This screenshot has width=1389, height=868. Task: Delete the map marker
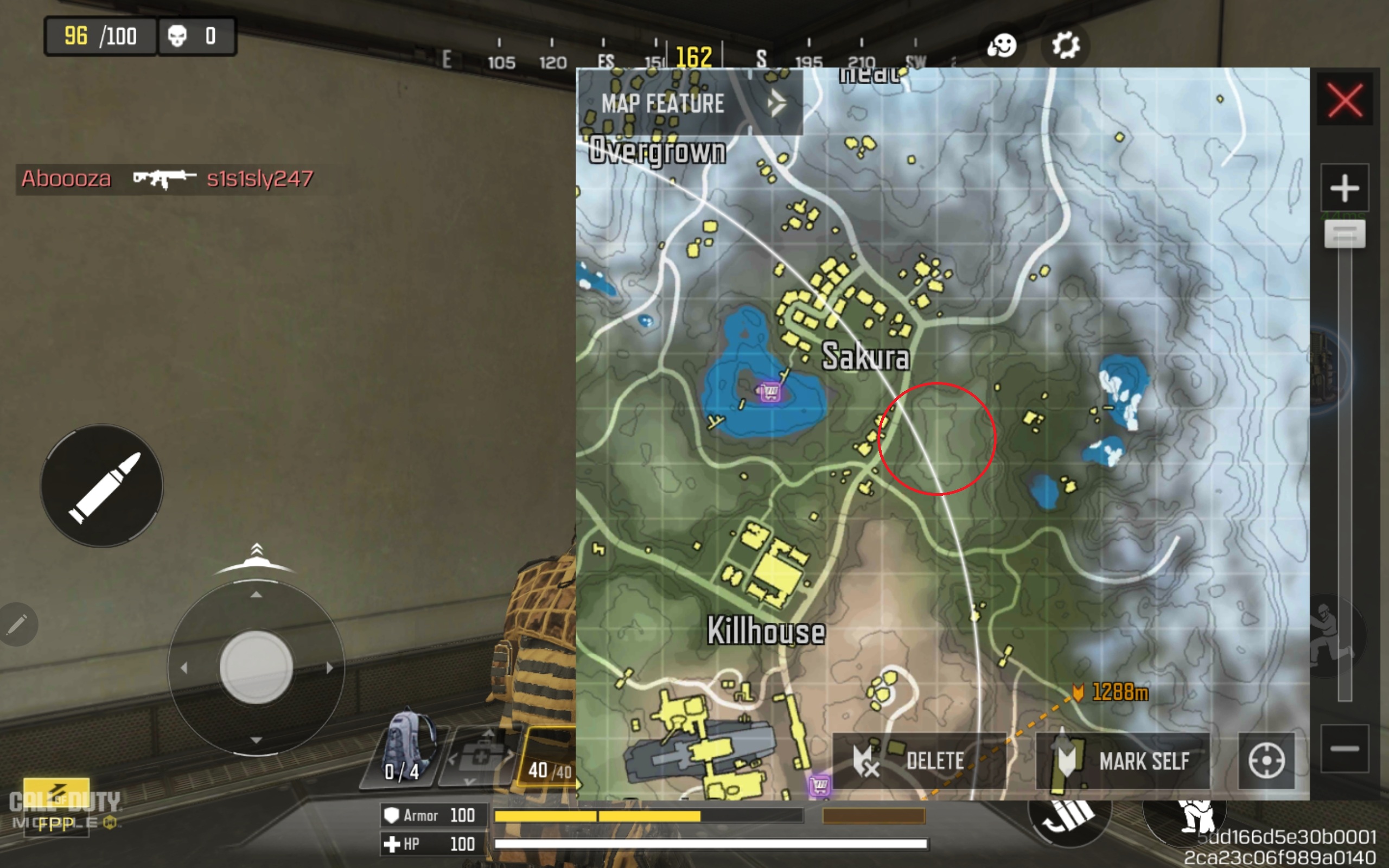(919, 761)
